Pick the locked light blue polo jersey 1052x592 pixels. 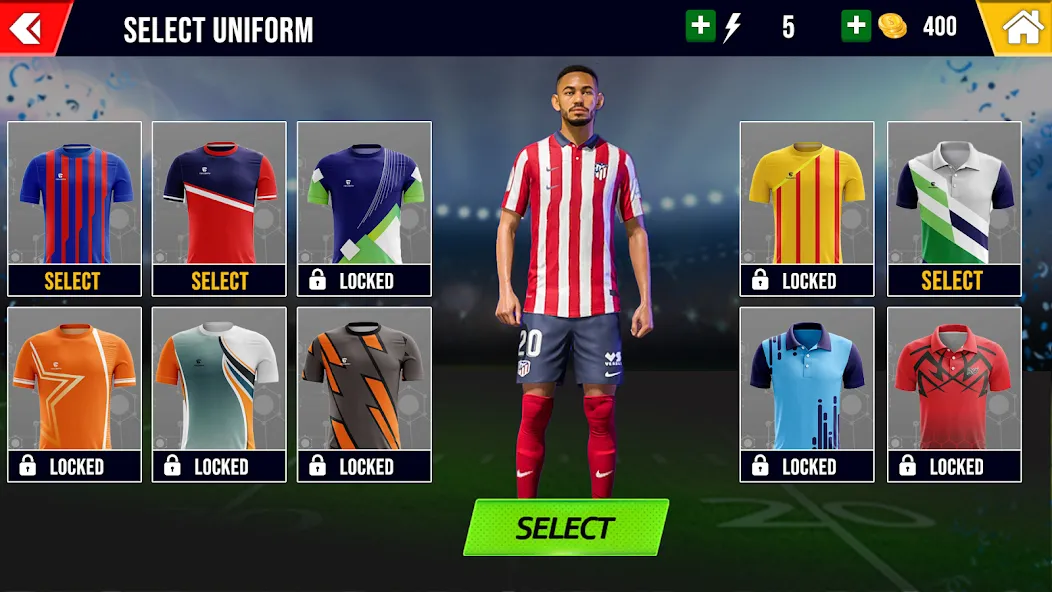(x=806, y=394)
